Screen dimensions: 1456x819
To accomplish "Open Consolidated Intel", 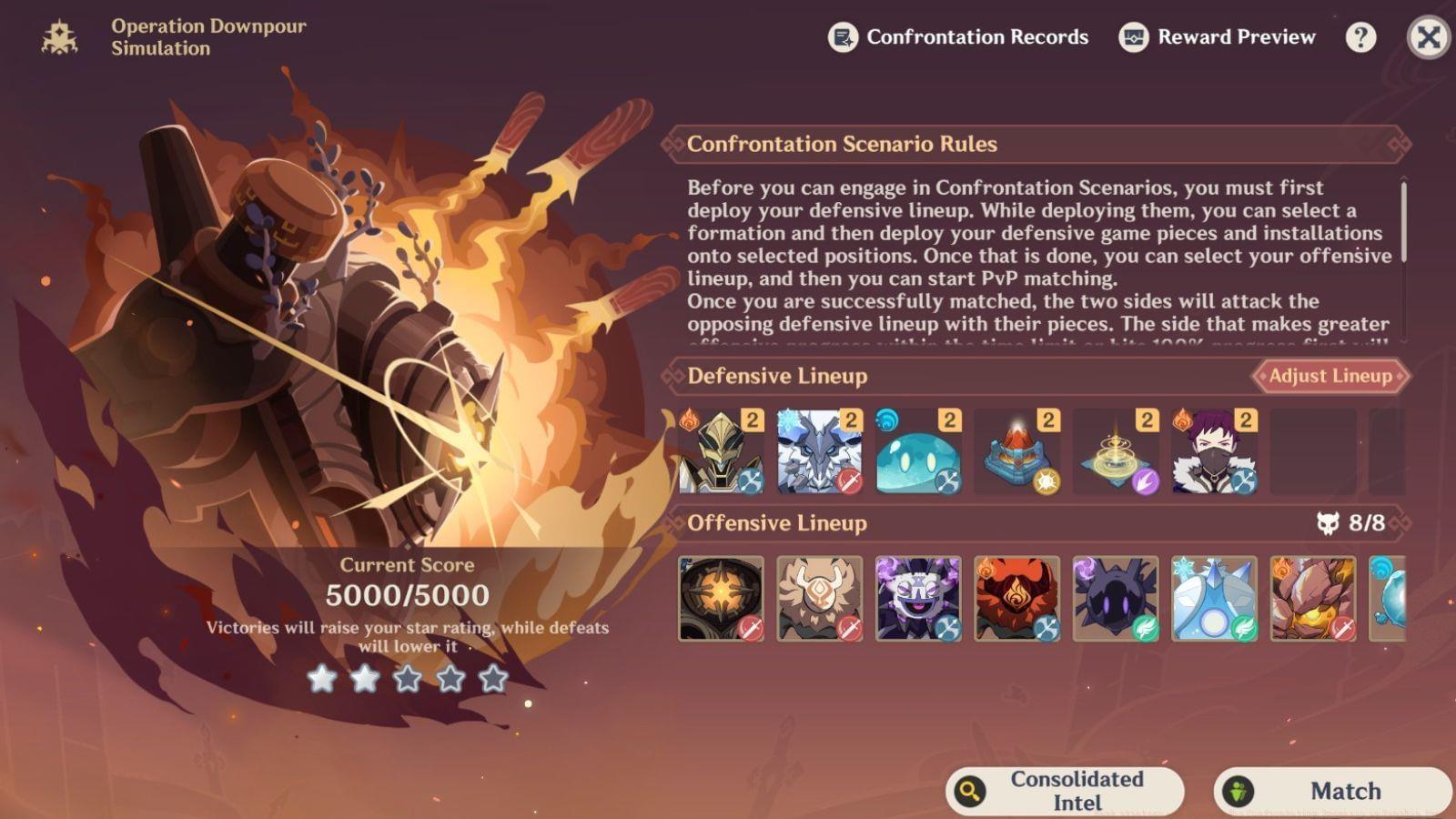I will click(1065, 791).
